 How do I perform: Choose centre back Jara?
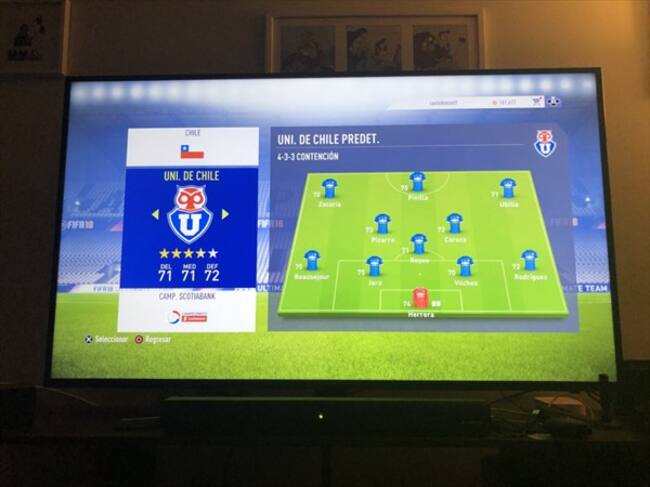(374, 266)
